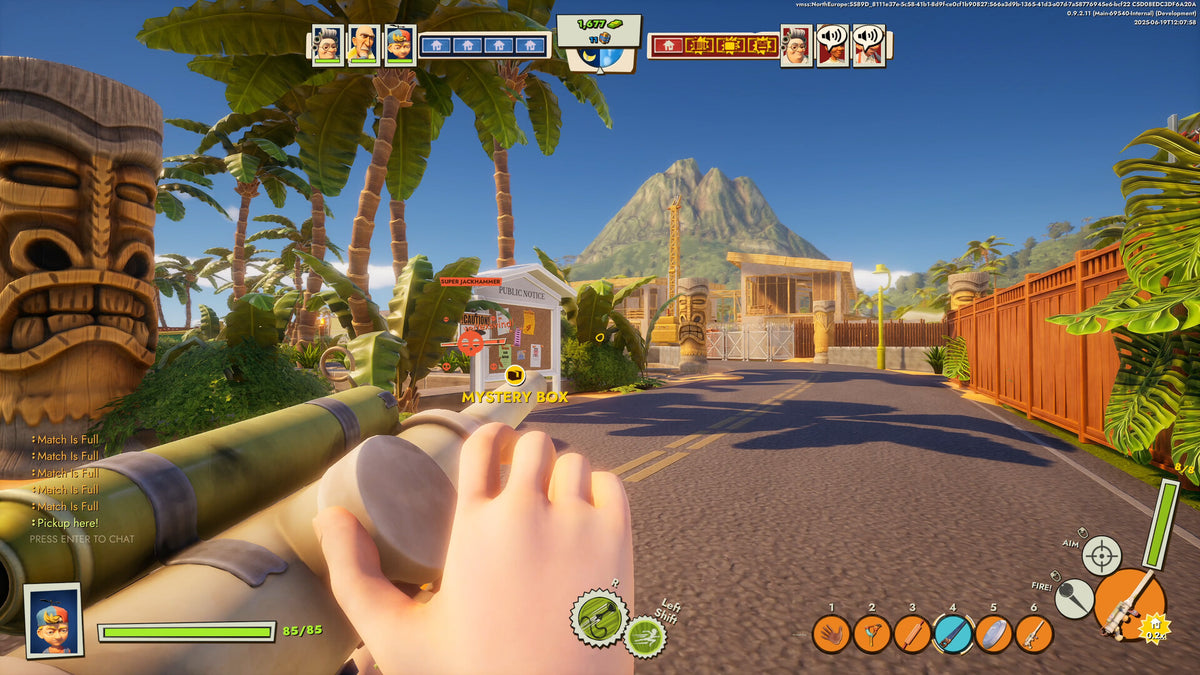
Task: Click the Fire action icon
Action: pos(1074,598)
